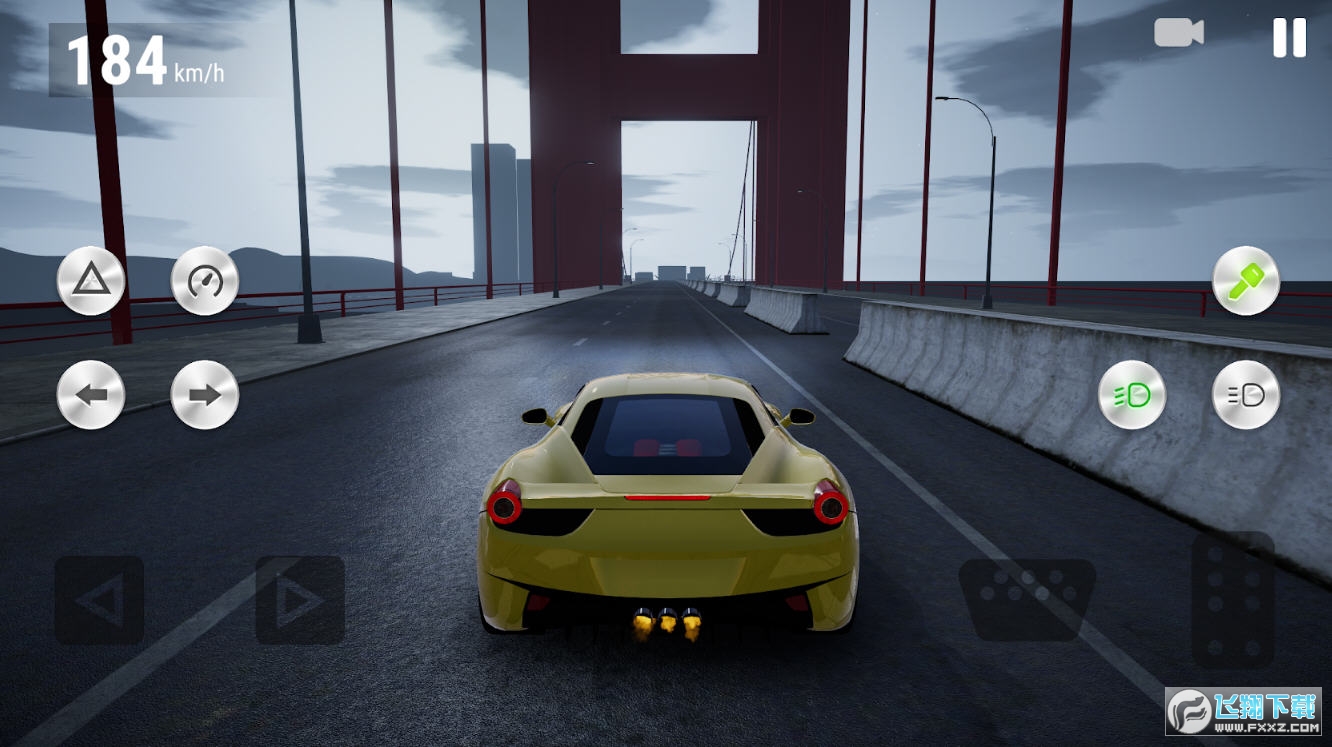Steer left with the left arrow pad

(x=99, y=600)
